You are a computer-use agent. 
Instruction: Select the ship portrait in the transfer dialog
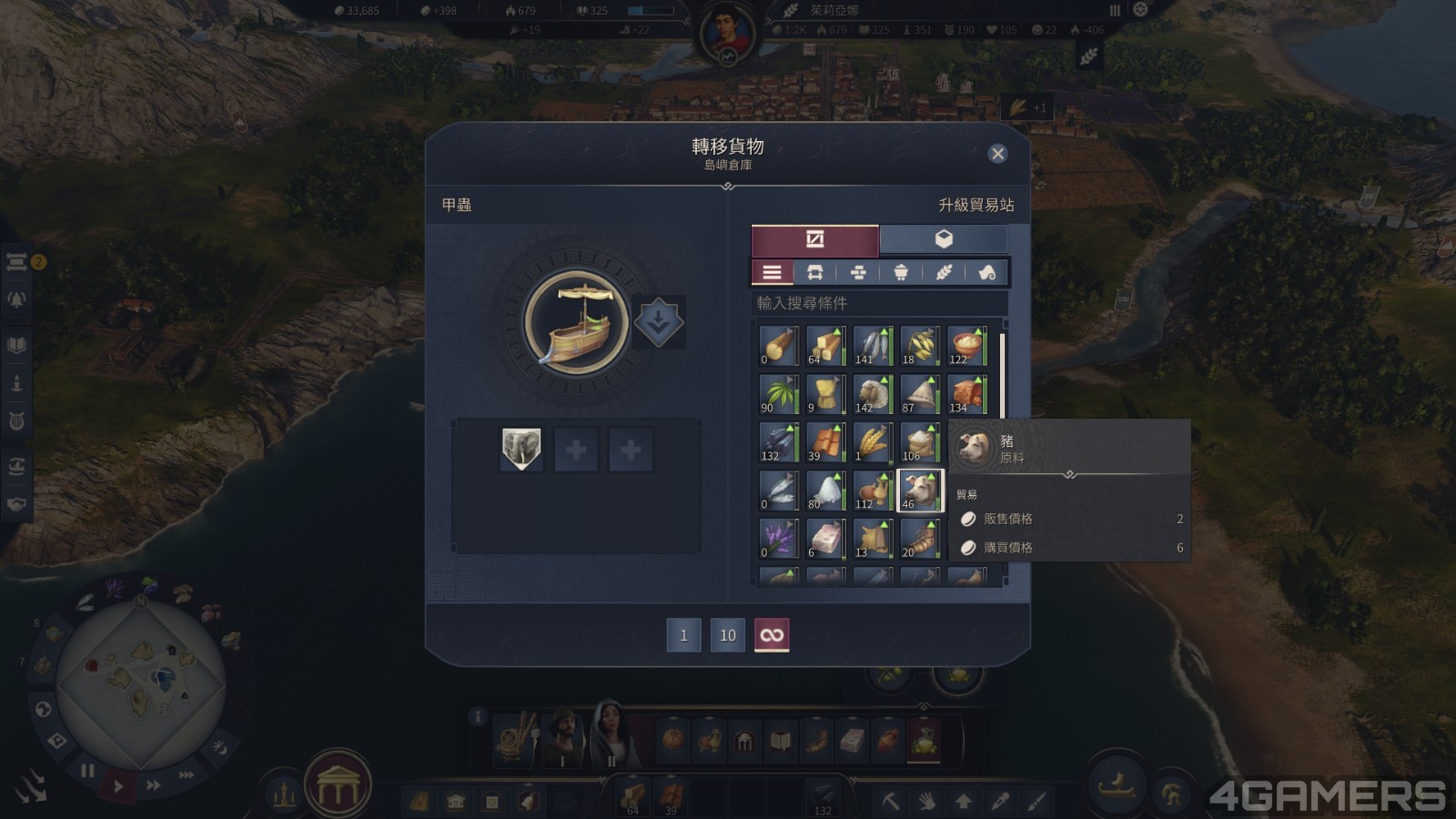(x=577, y=321)
